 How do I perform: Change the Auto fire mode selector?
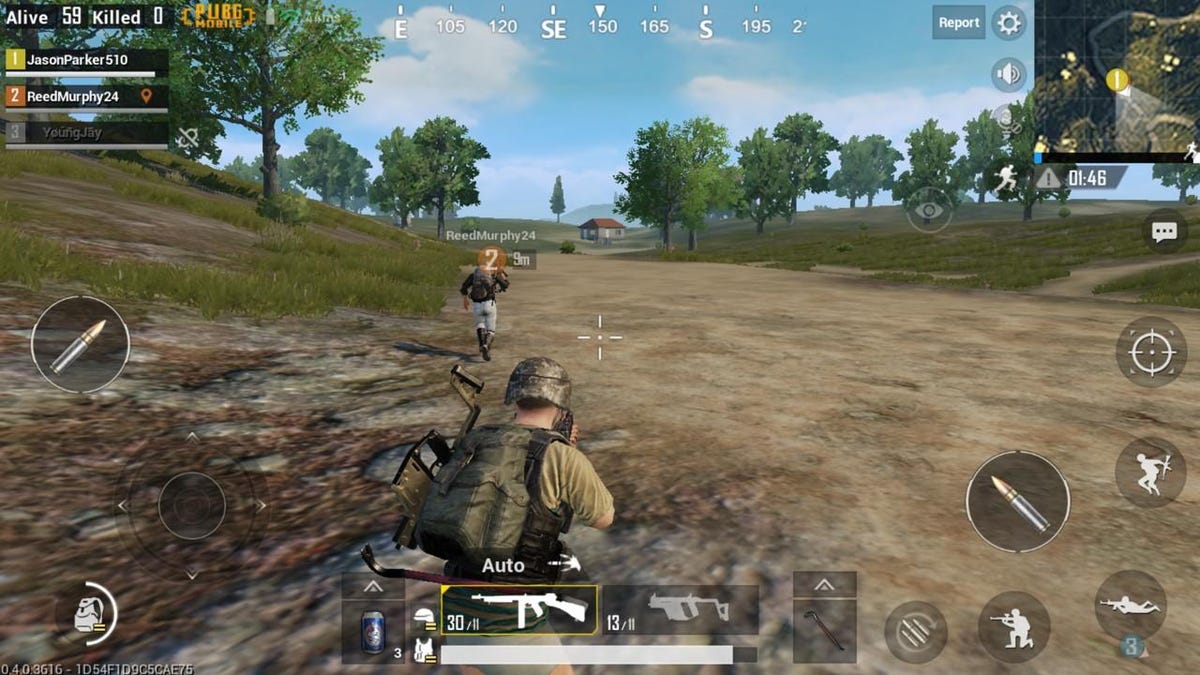(503, 566)
